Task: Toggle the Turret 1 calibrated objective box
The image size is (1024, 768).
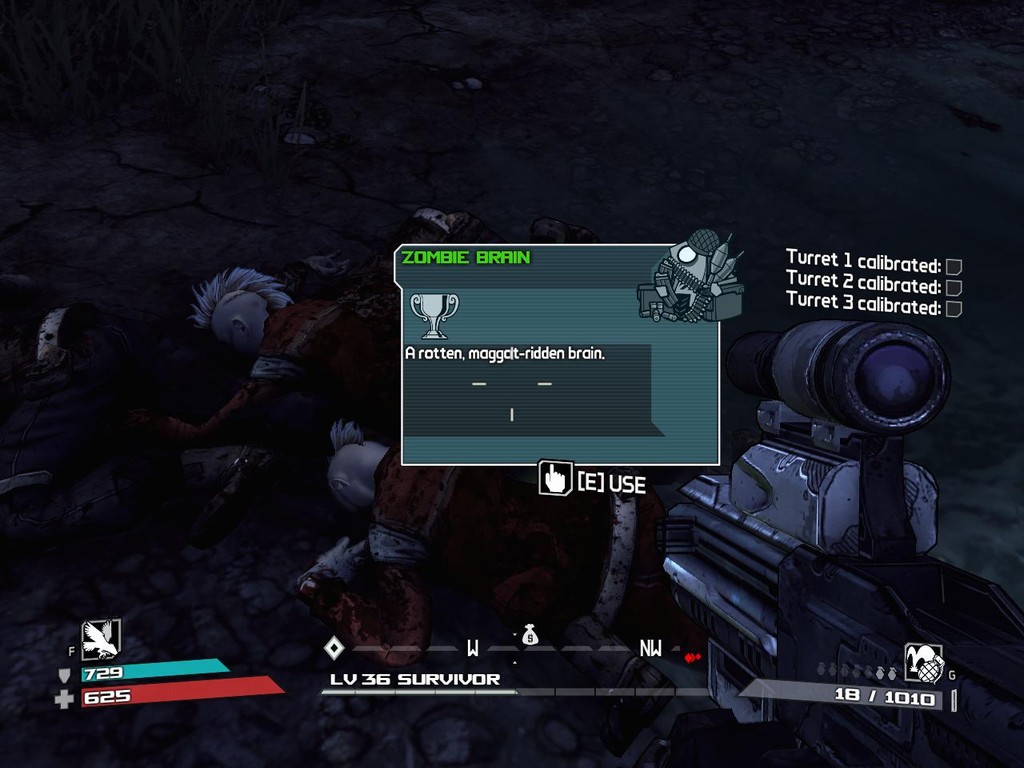Action: (954, 266)
